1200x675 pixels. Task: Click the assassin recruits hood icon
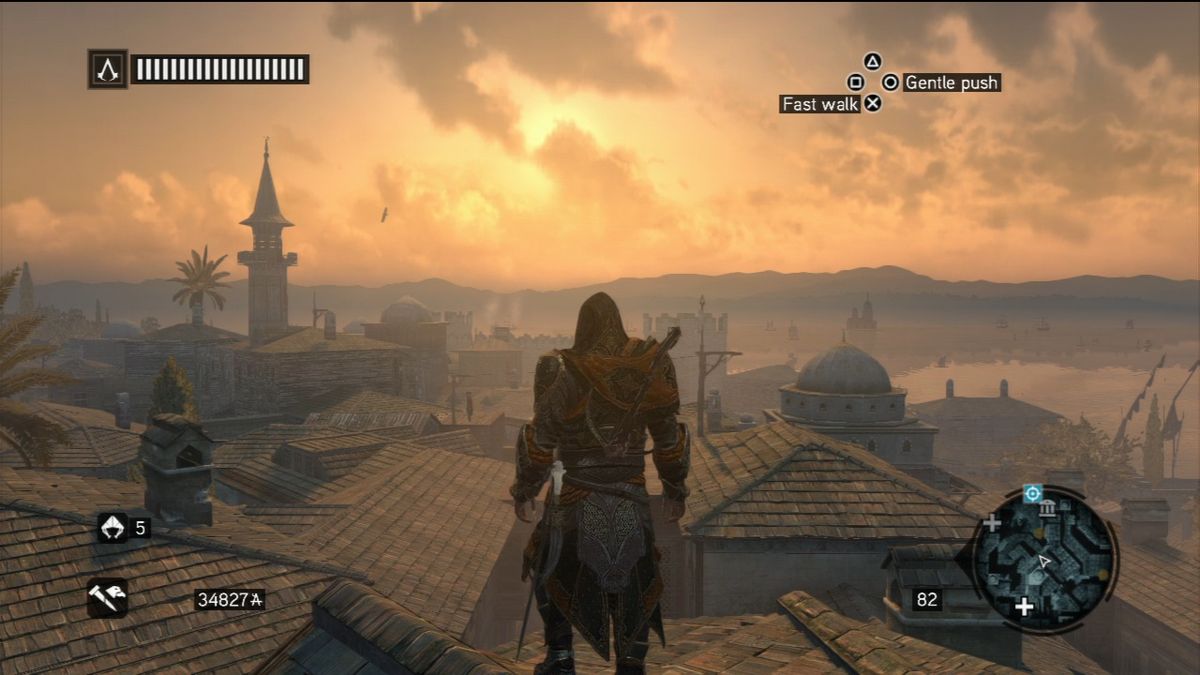point(111,526)
